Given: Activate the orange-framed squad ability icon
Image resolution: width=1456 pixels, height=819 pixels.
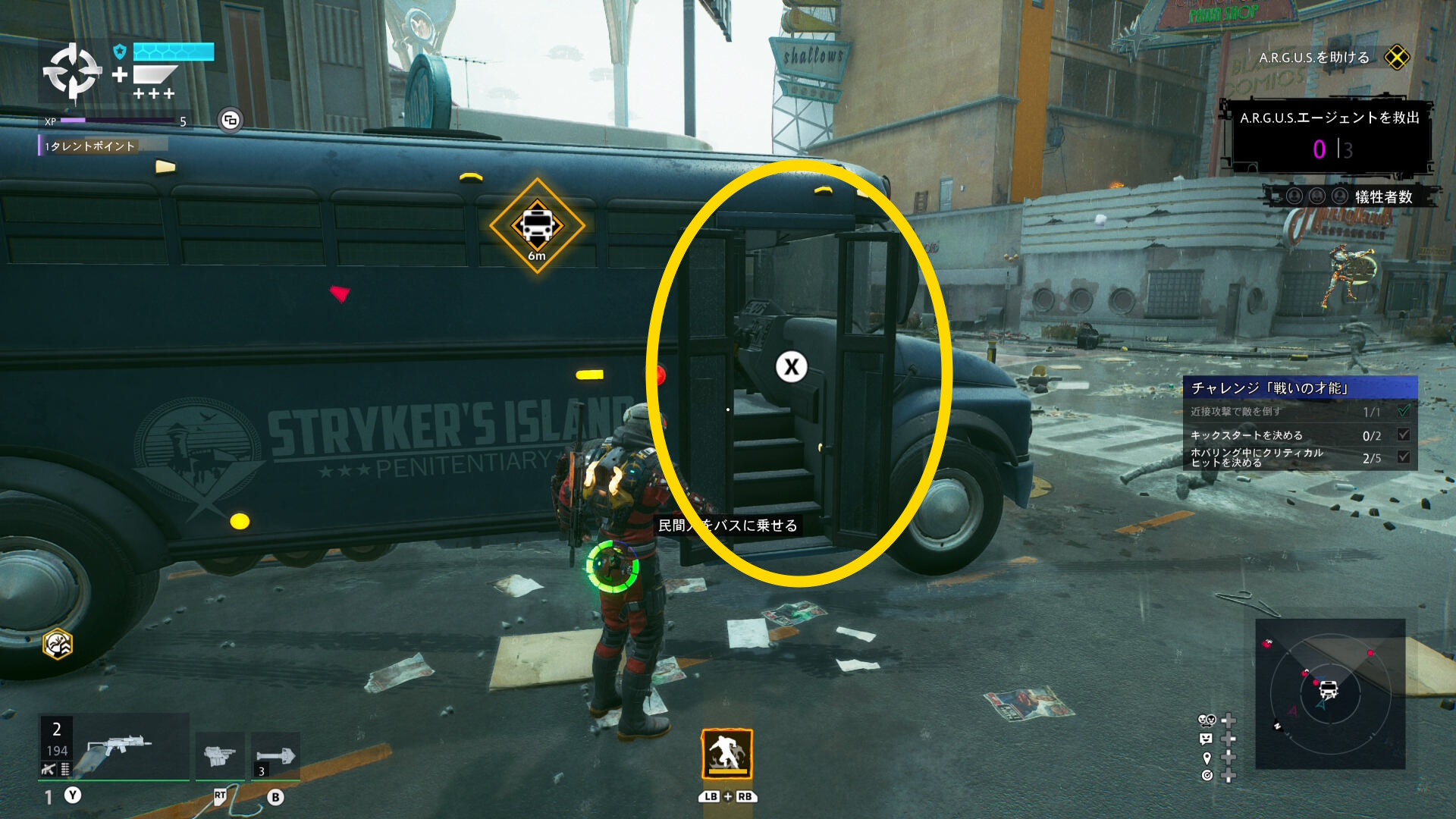Looking at the screenshot, I should click(x=726, y=754).
